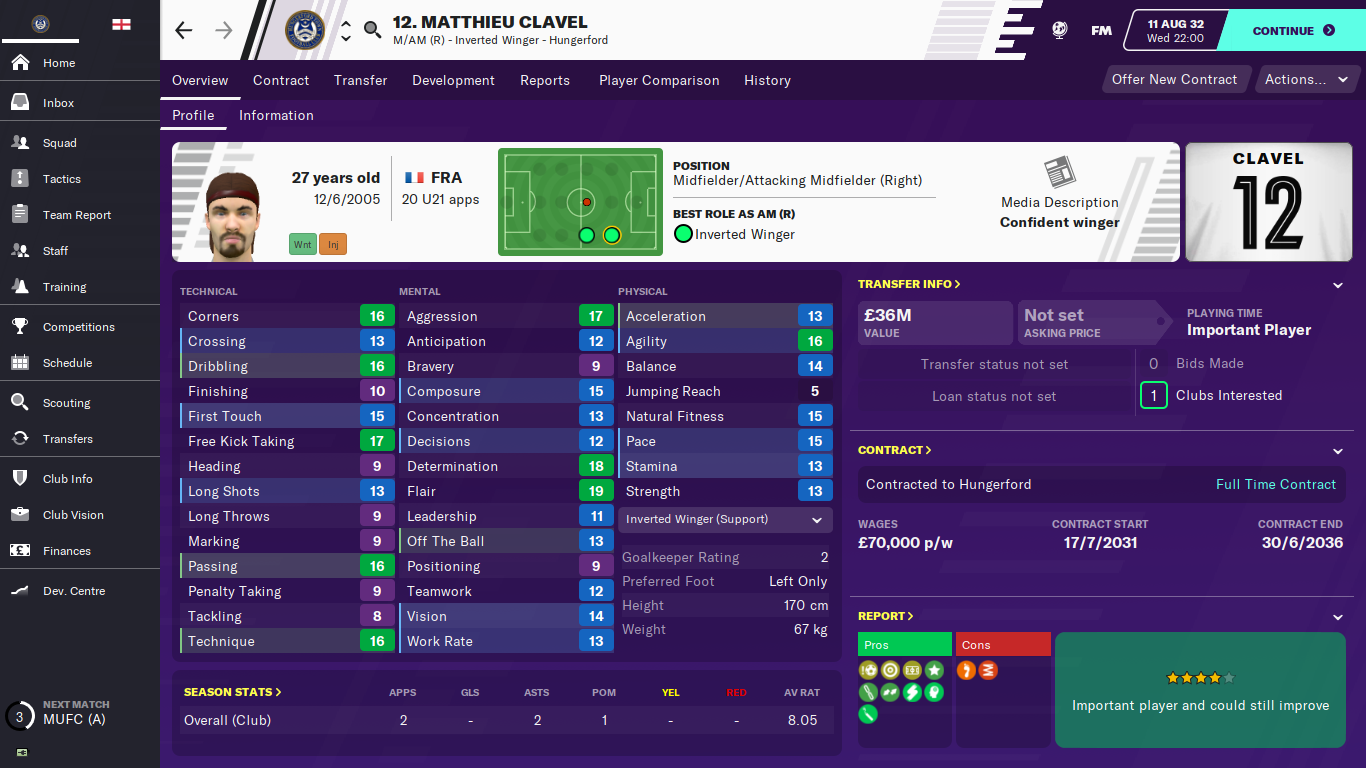Image resolution: width=1366 pixels, height=768 pixels.
Task: Switch to the Information sub-tab
Action: click(276, 115)
